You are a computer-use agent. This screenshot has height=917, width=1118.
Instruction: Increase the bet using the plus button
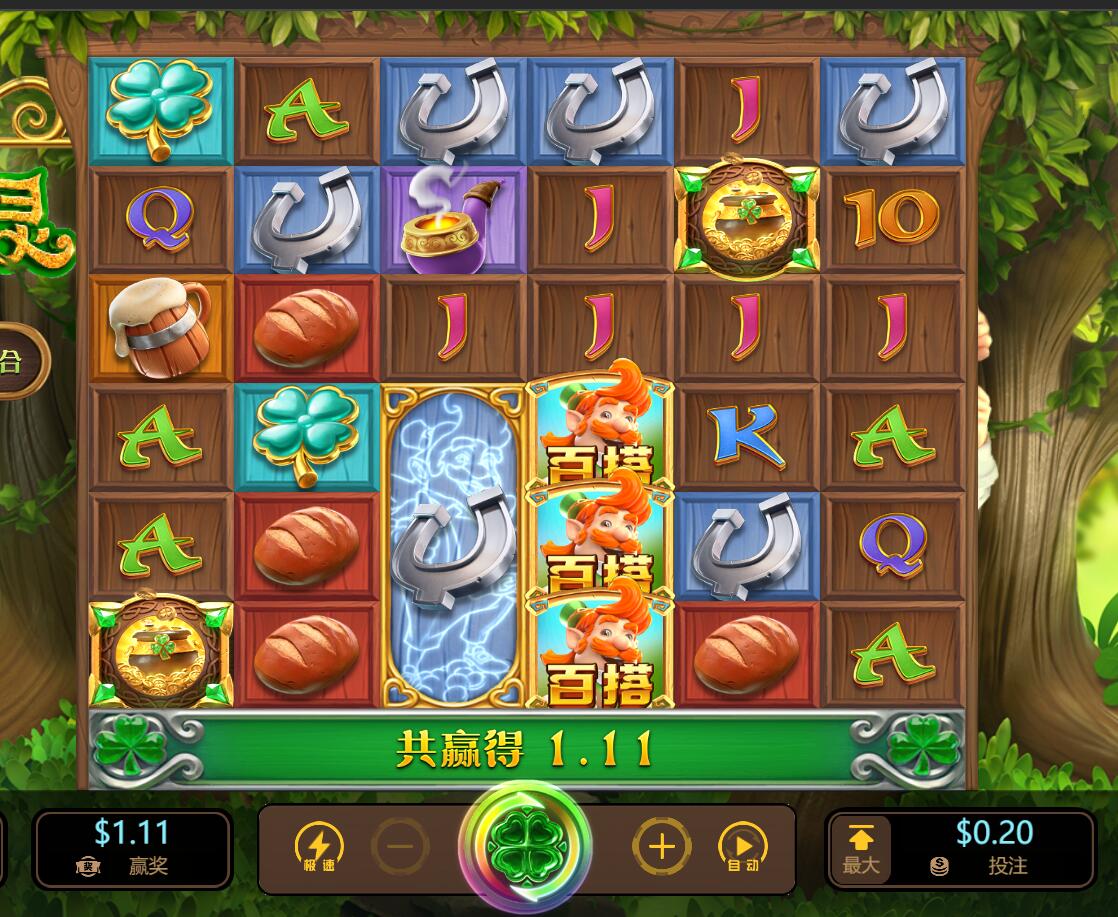(661, 848)
